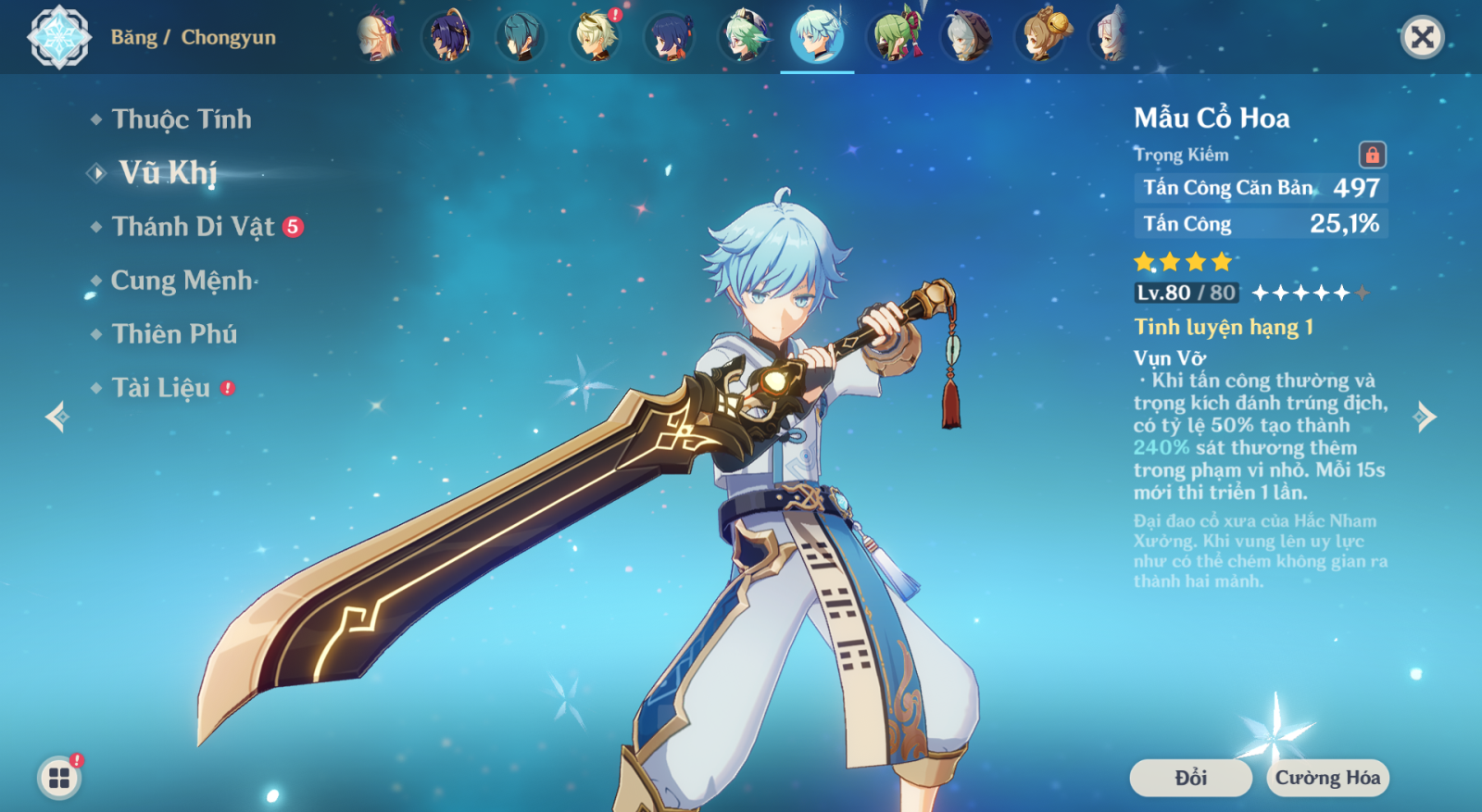1482x812 pixels.
Task: Go to the next character with right arrow
Action: [x=1425, y=417]
